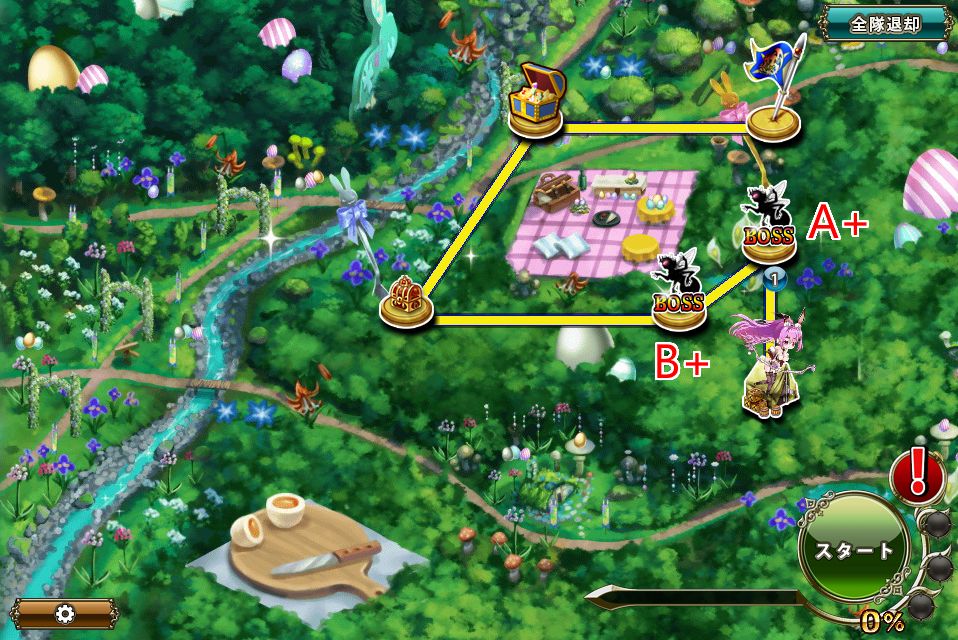Click the 全隊退却 retreat button
The width and height of the screenshot is (958, 640).
click(x=884, y=23)
